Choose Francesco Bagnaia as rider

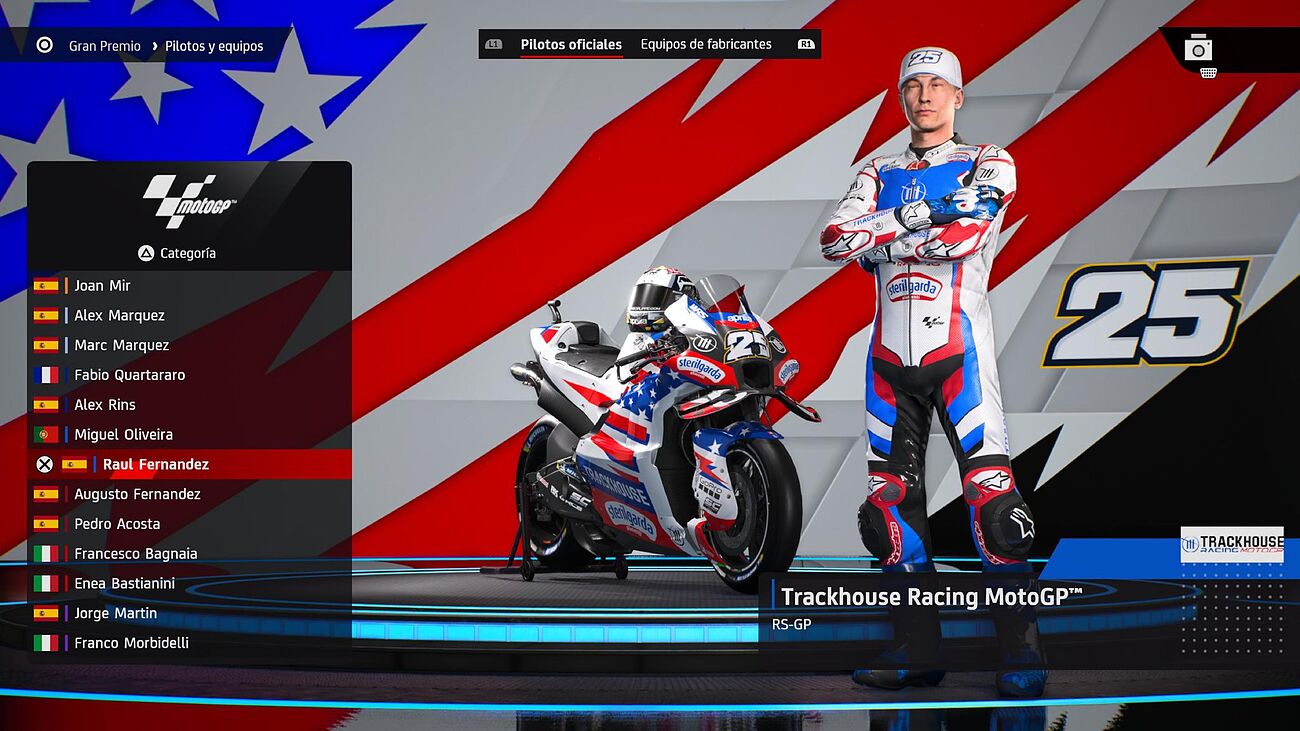coord(135,554)
